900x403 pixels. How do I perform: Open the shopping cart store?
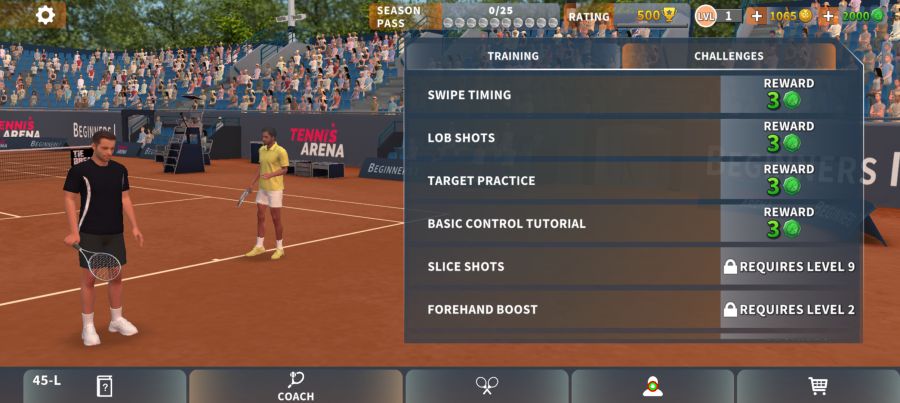pyautogui.click(x=817, y=386)
